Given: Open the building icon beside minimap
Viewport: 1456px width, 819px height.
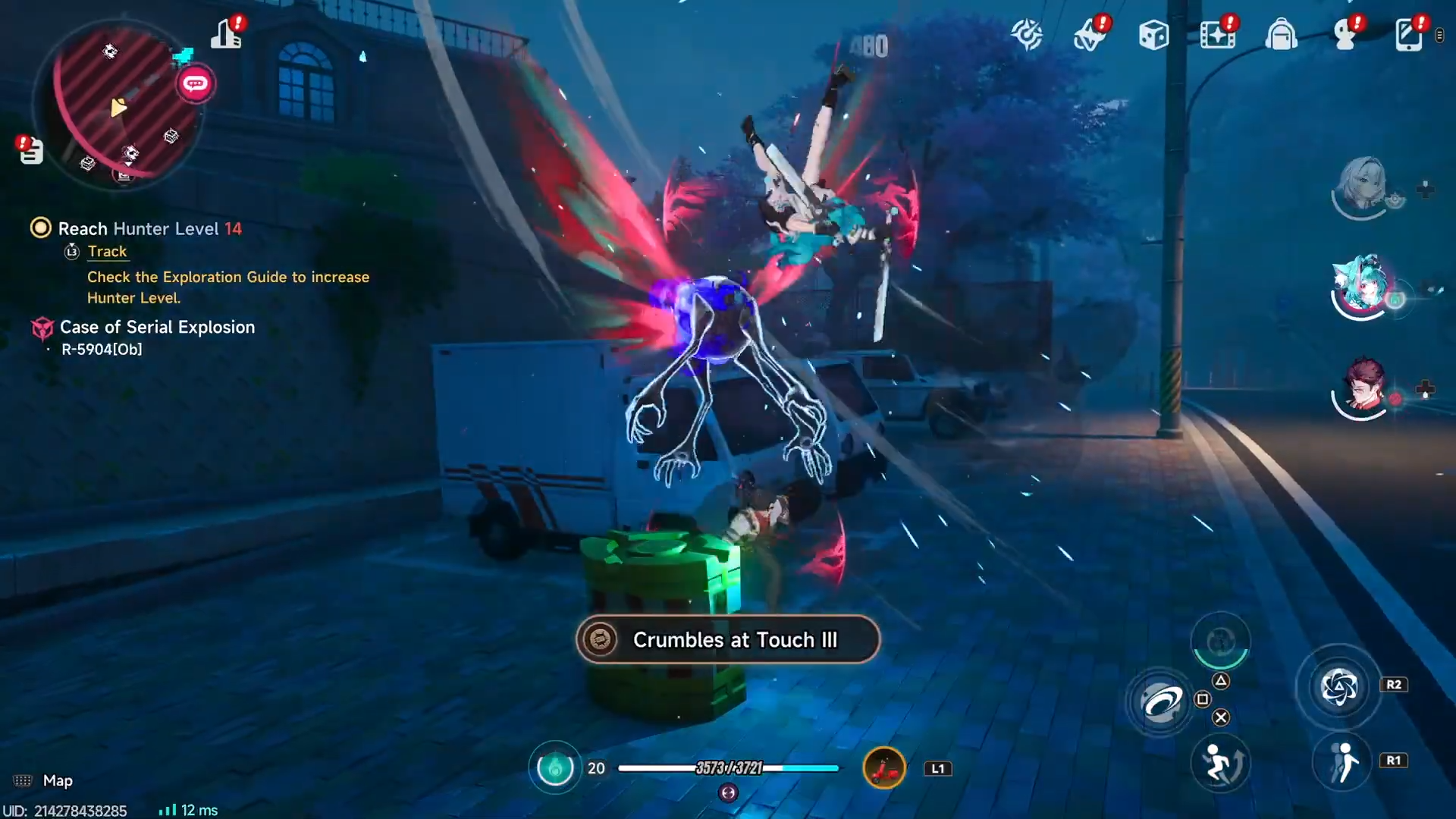Looking at the screenshot, I should pyautogui.click(x=226, y=33).
